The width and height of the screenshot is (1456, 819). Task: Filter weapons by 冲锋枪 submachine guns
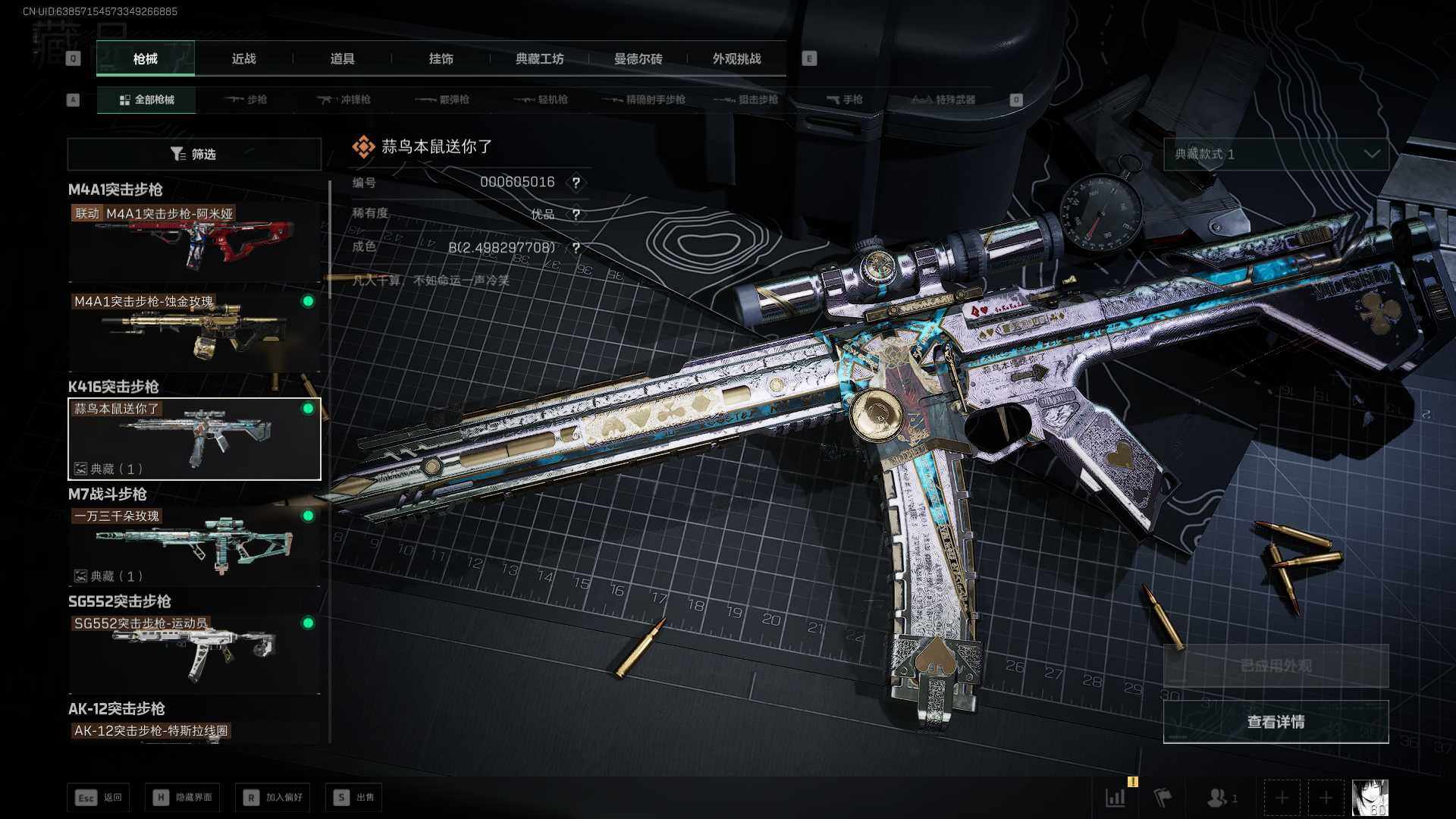coord(344,99)
